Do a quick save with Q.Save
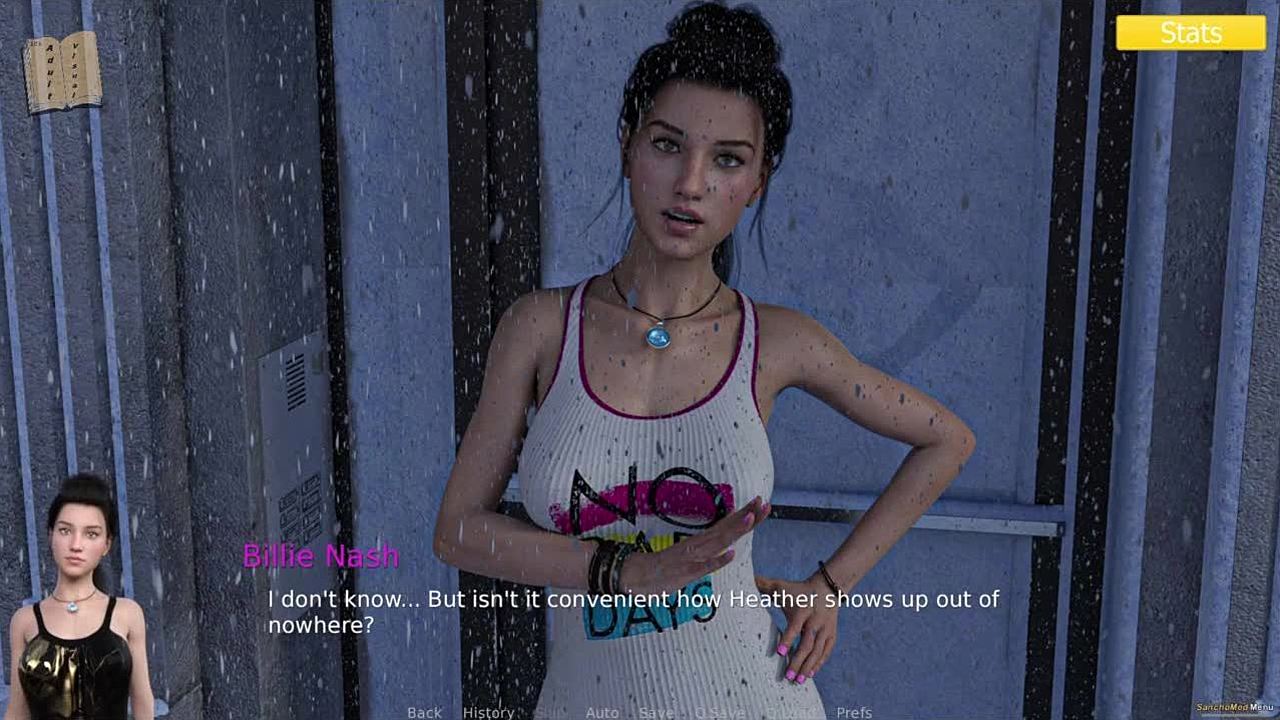Screen dimensions: 1280x720 [720, 712]
